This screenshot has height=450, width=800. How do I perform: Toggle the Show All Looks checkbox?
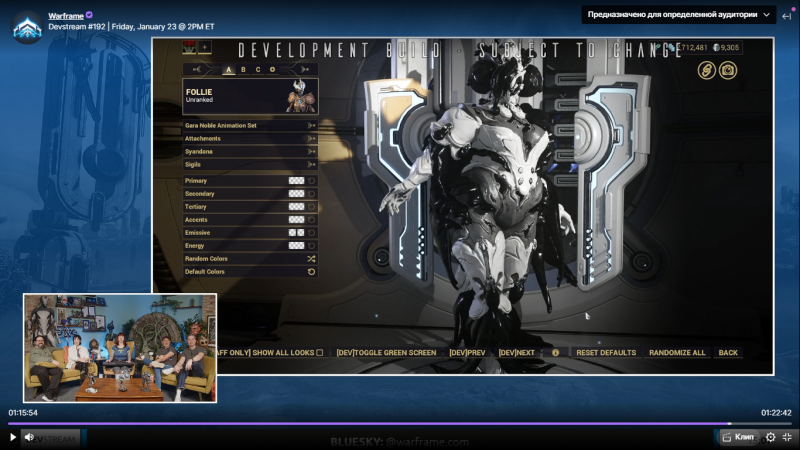(x=320, y=352)
